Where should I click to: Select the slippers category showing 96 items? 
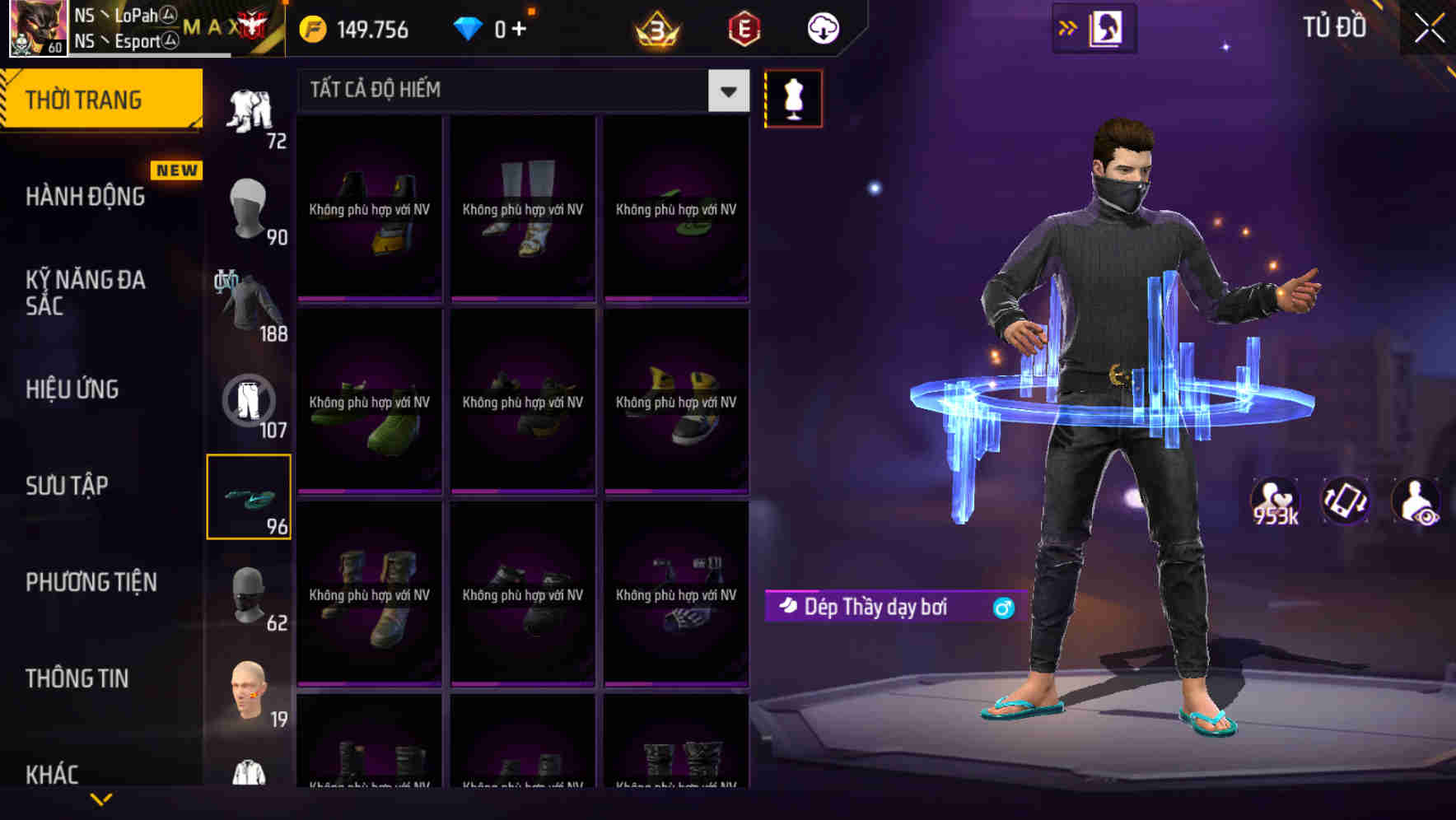click(249, 496)
